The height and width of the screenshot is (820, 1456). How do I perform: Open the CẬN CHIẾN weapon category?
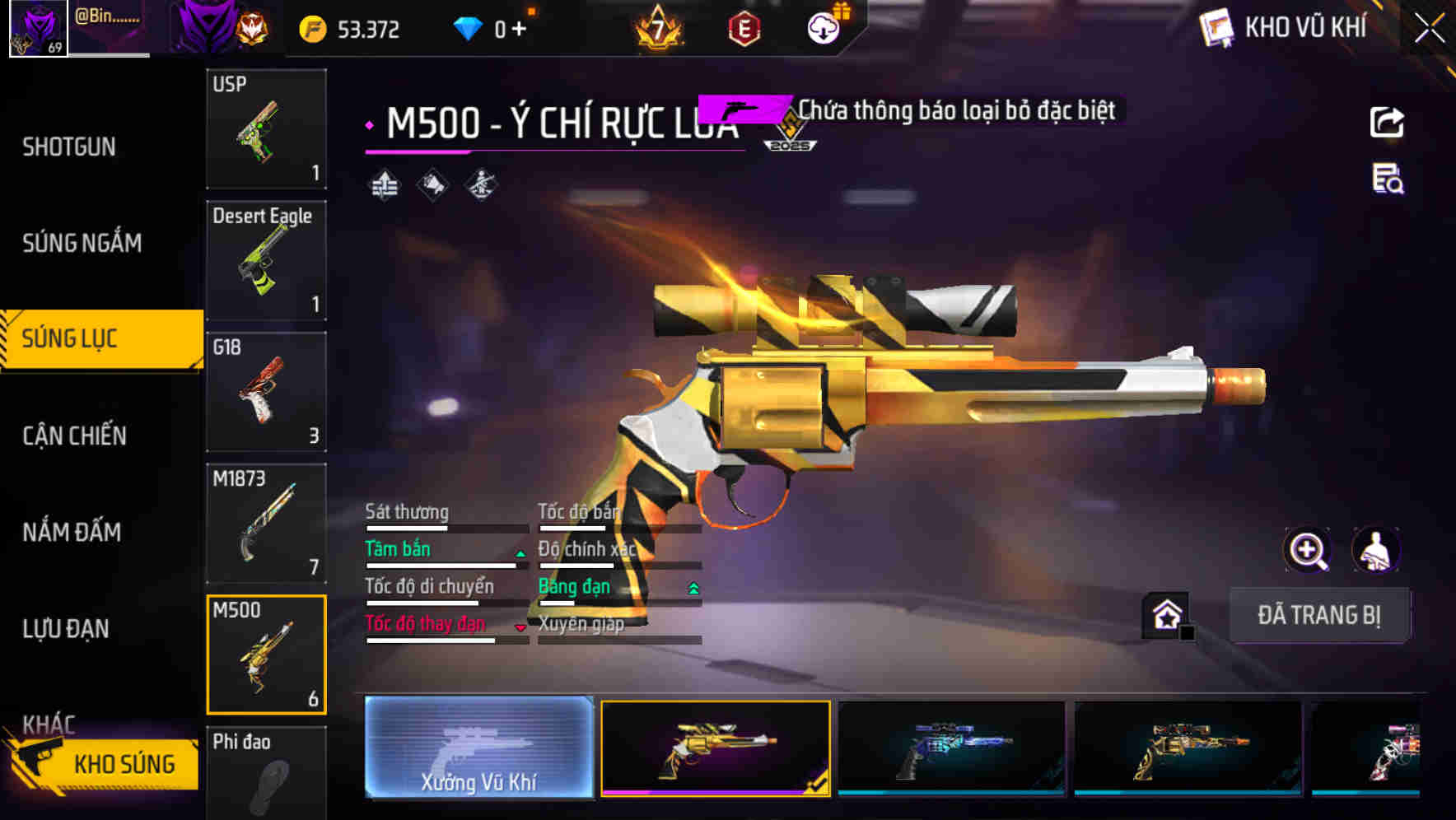coord(73,435)
